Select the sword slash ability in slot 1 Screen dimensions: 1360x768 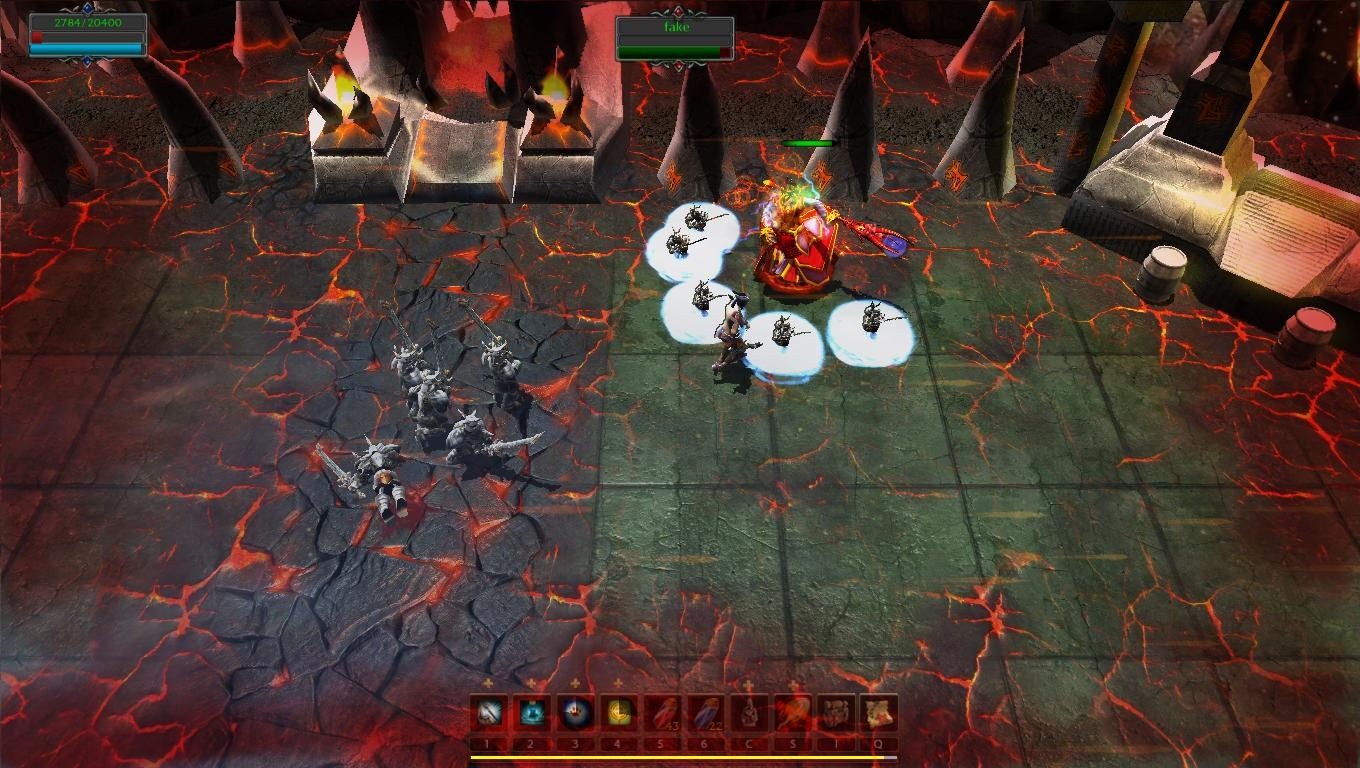(488, 713)
